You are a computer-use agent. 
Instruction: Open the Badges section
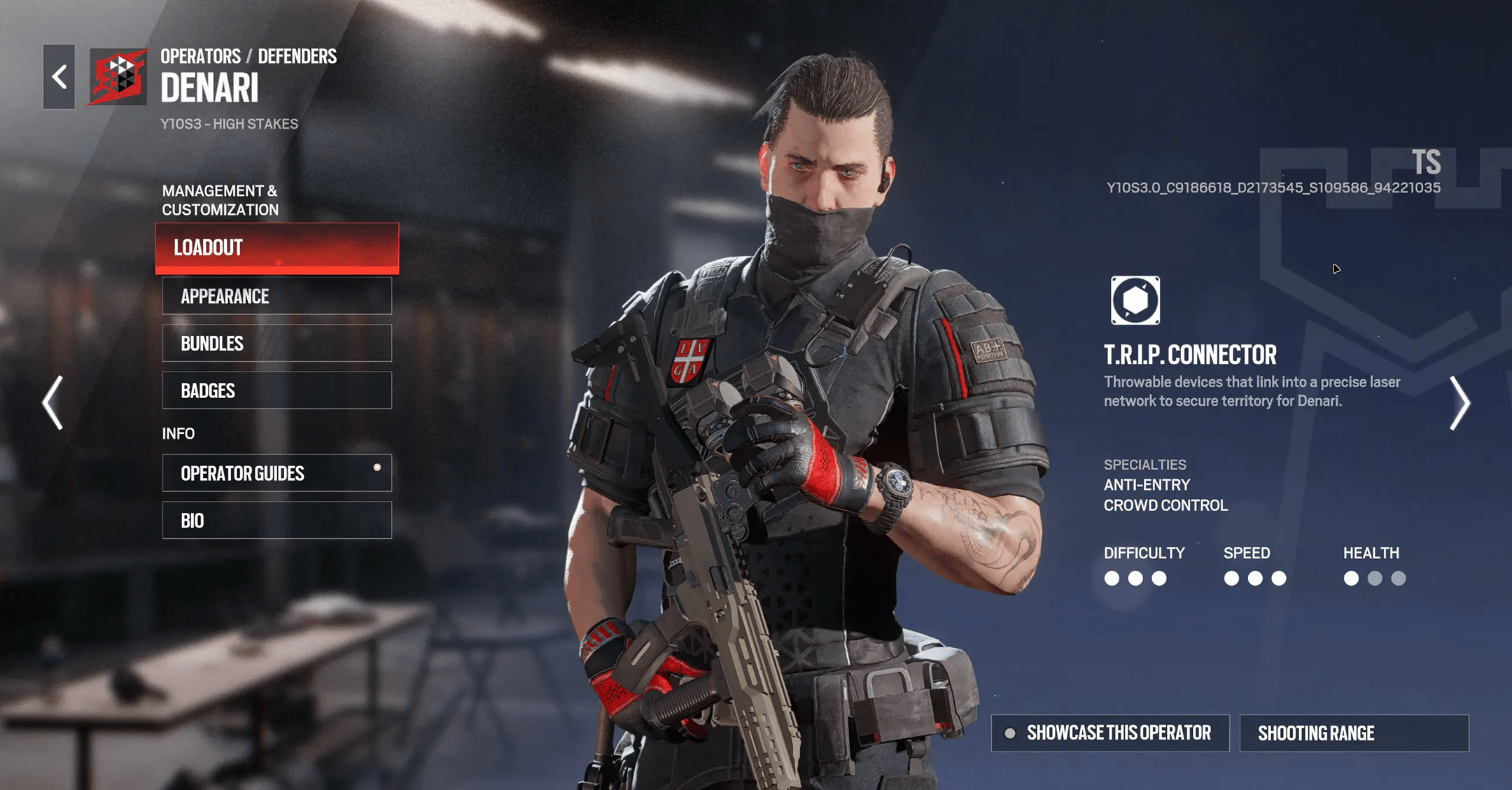277,390
